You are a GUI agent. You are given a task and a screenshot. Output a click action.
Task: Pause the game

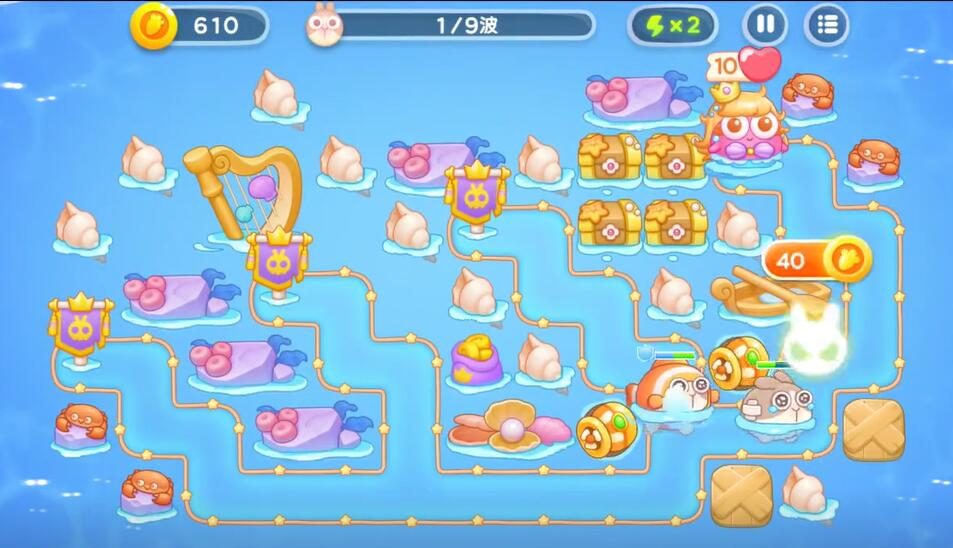point(764,25)
